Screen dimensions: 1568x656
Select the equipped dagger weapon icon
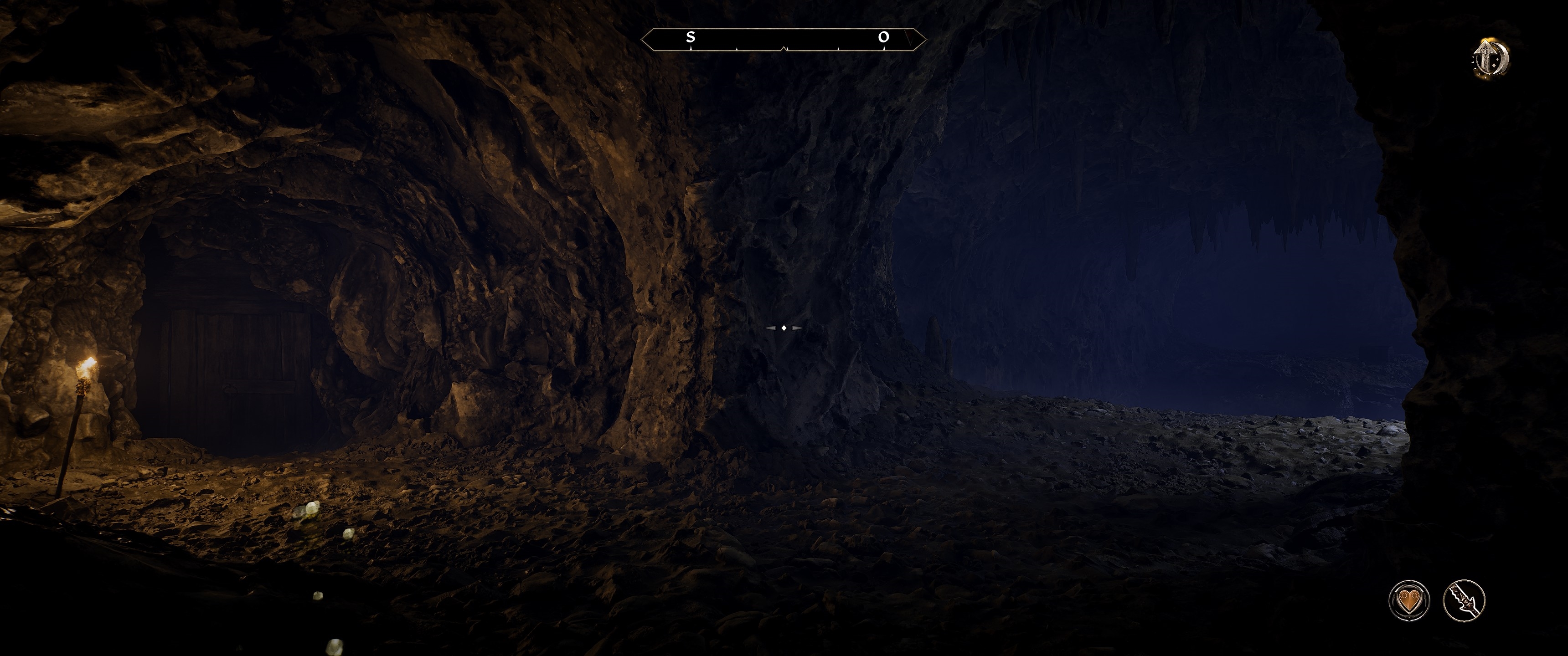(1464, 600)
